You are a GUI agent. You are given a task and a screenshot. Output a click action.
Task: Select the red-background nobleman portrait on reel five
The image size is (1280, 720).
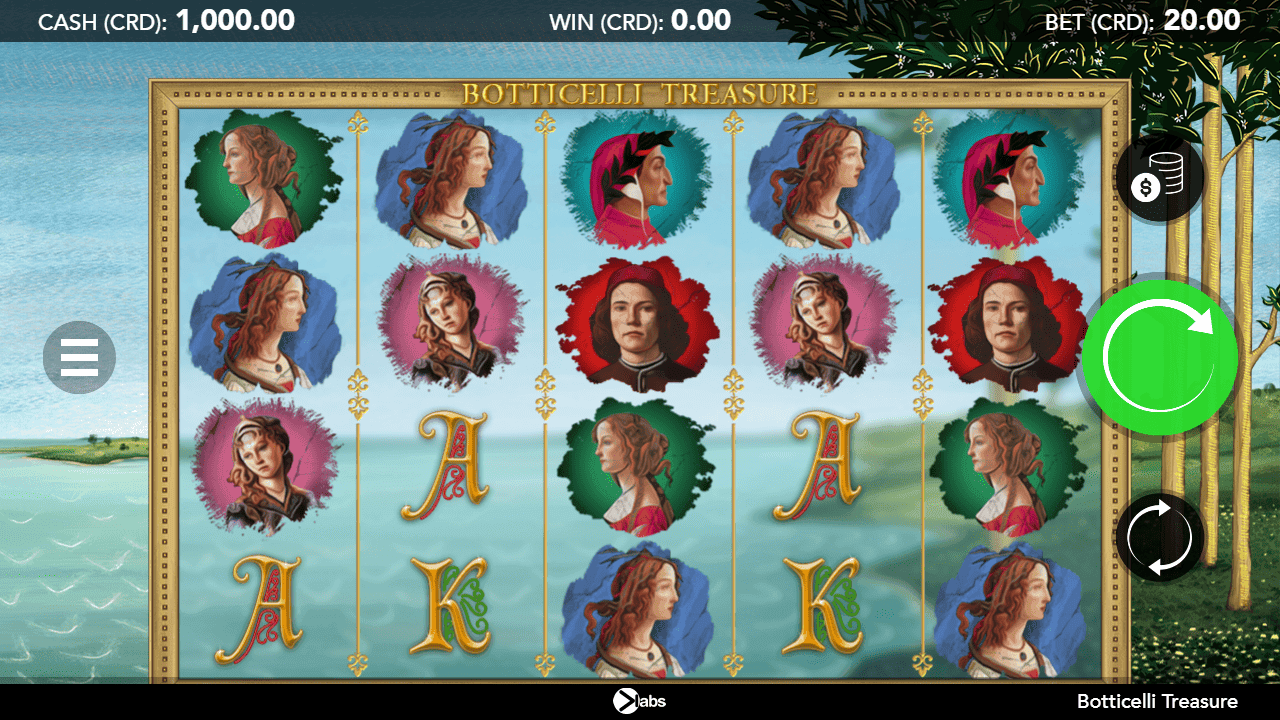click(x=1012, y=320)
